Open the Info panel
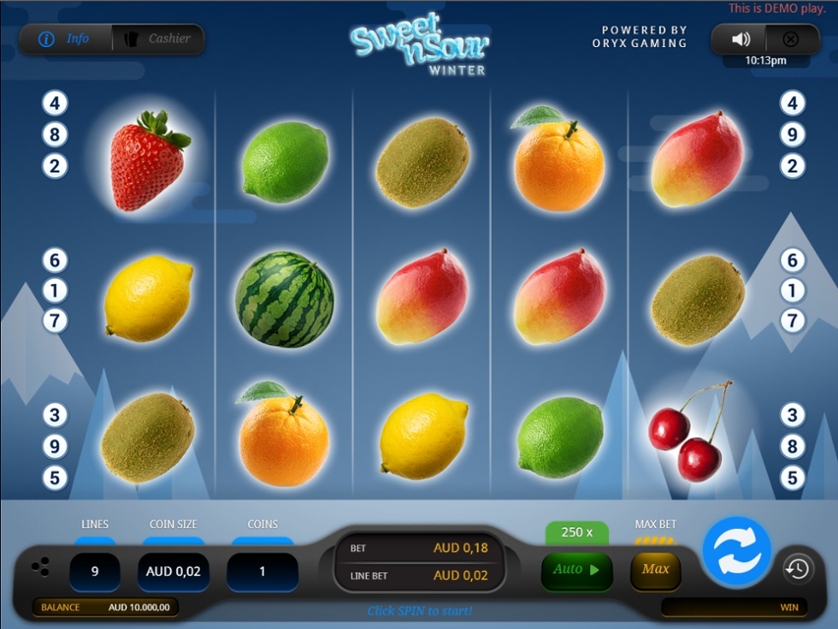This screenshot has width=838, height=629. [65, 39]
